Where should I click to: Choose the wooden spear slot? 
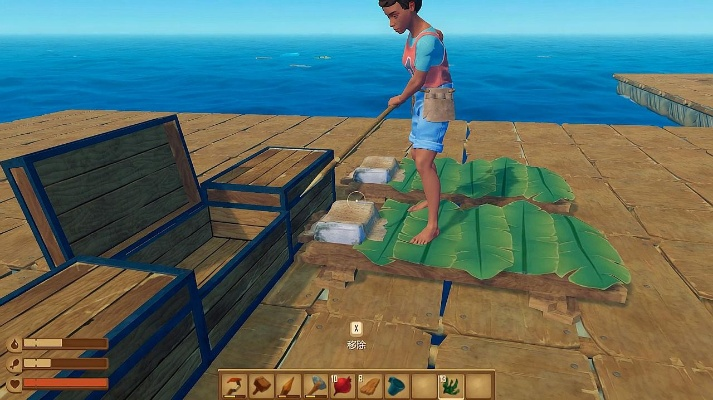click(x=289, y=386)
